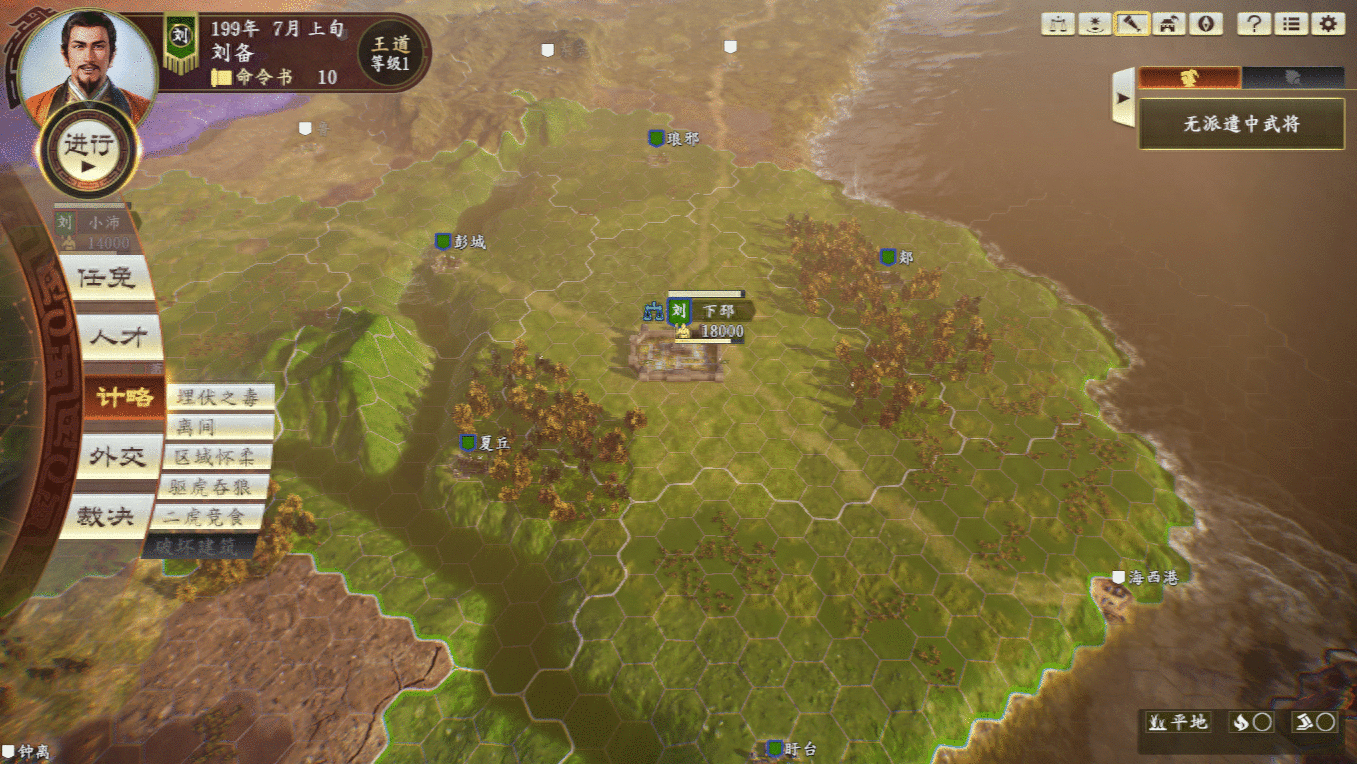Select the 驱虎吞狼 stratagem option
The width and height of the screenshot is (1357, 764).
tap(213, 487)
